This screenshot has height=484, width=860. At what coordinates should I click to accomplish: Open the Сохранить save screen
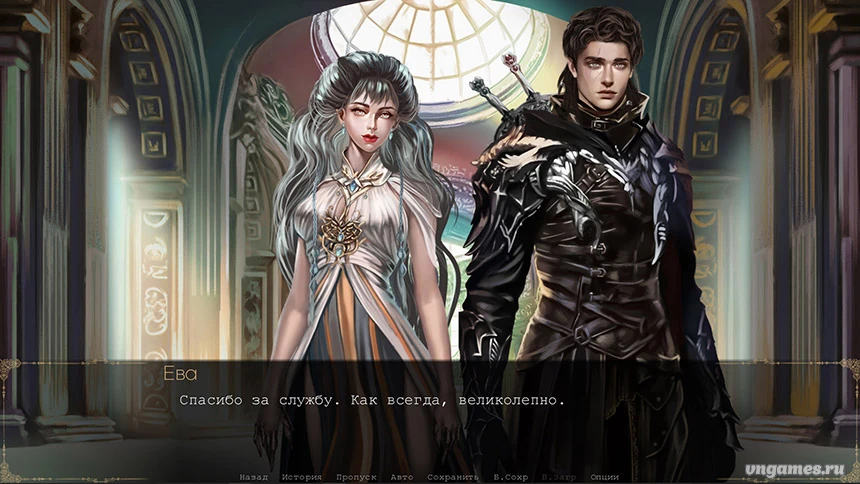coord(453,477)
